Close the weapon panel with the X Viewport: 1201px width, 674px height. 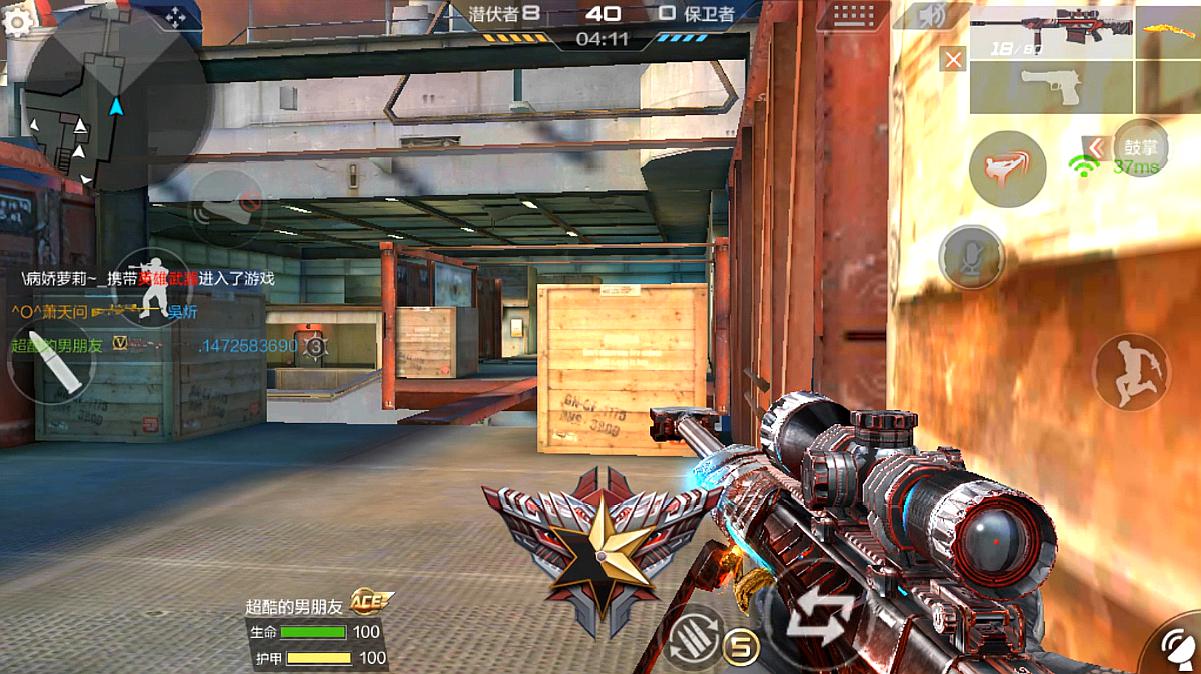tap(954, 59)
